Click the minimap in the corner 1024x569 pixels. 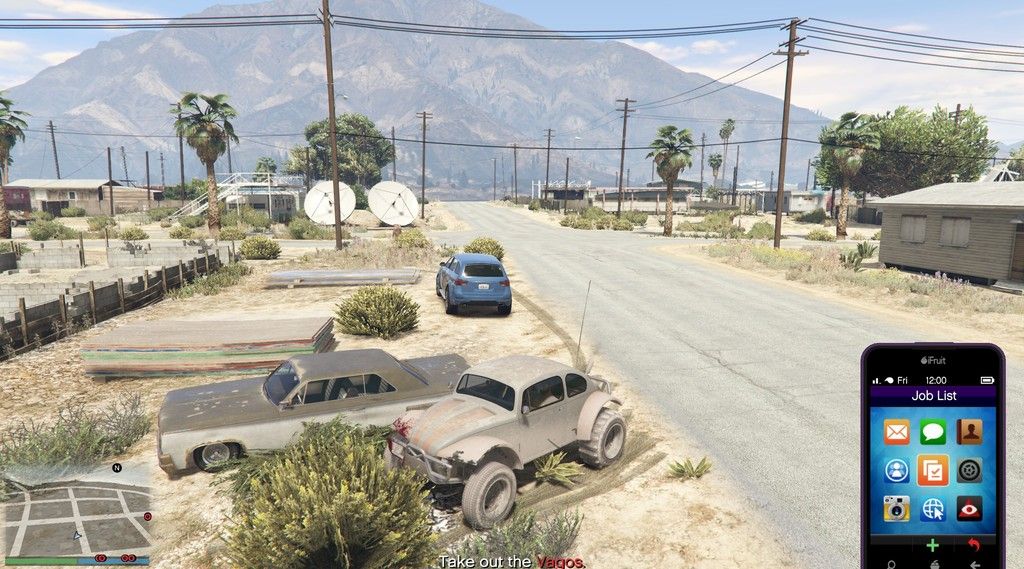click(x=78, y=520)
